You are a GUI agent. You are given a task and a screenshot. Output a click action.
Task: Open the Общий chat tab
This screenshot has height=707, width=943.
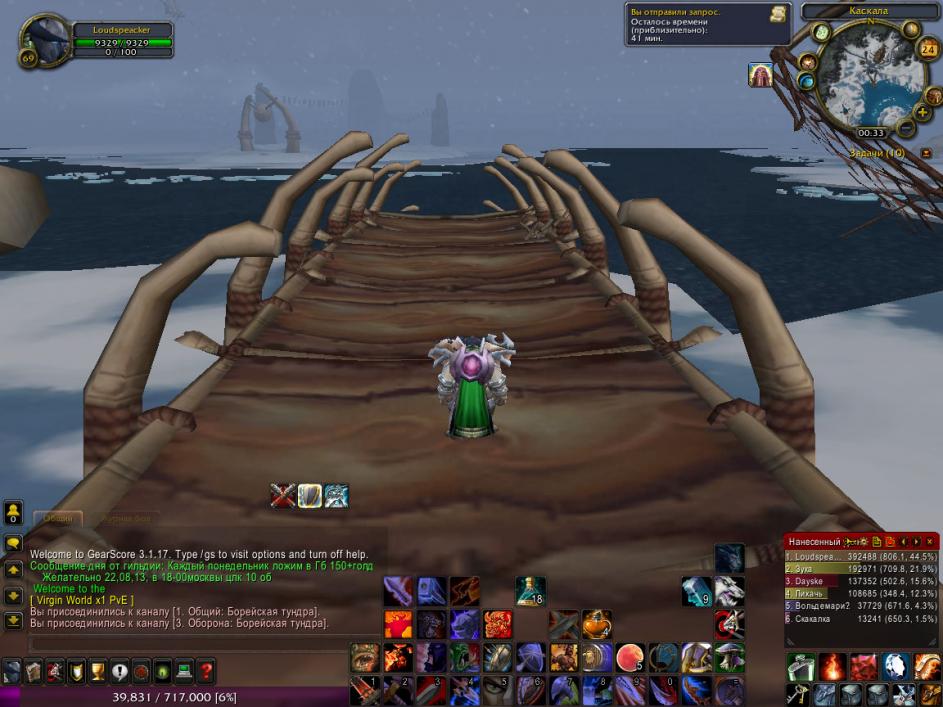pyautogui.click(x=58, y=518)
